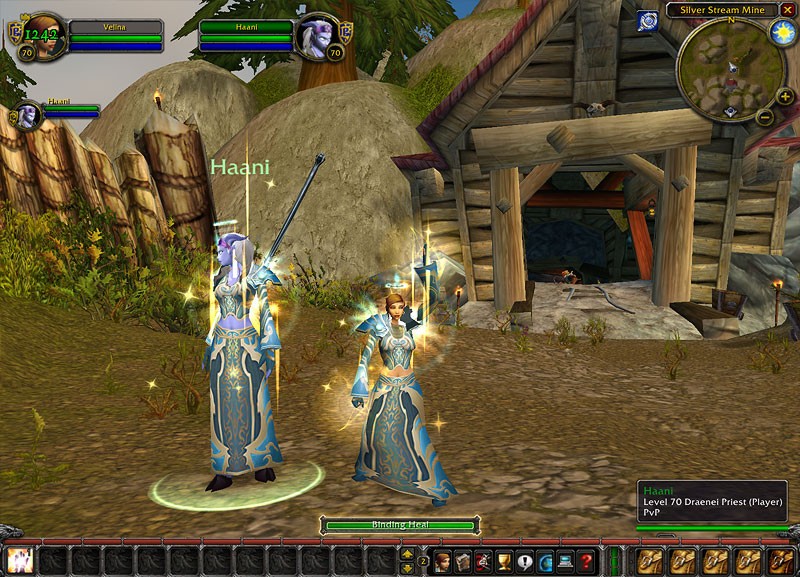Open the main menu computer button
800x577 pixels.
566,561
